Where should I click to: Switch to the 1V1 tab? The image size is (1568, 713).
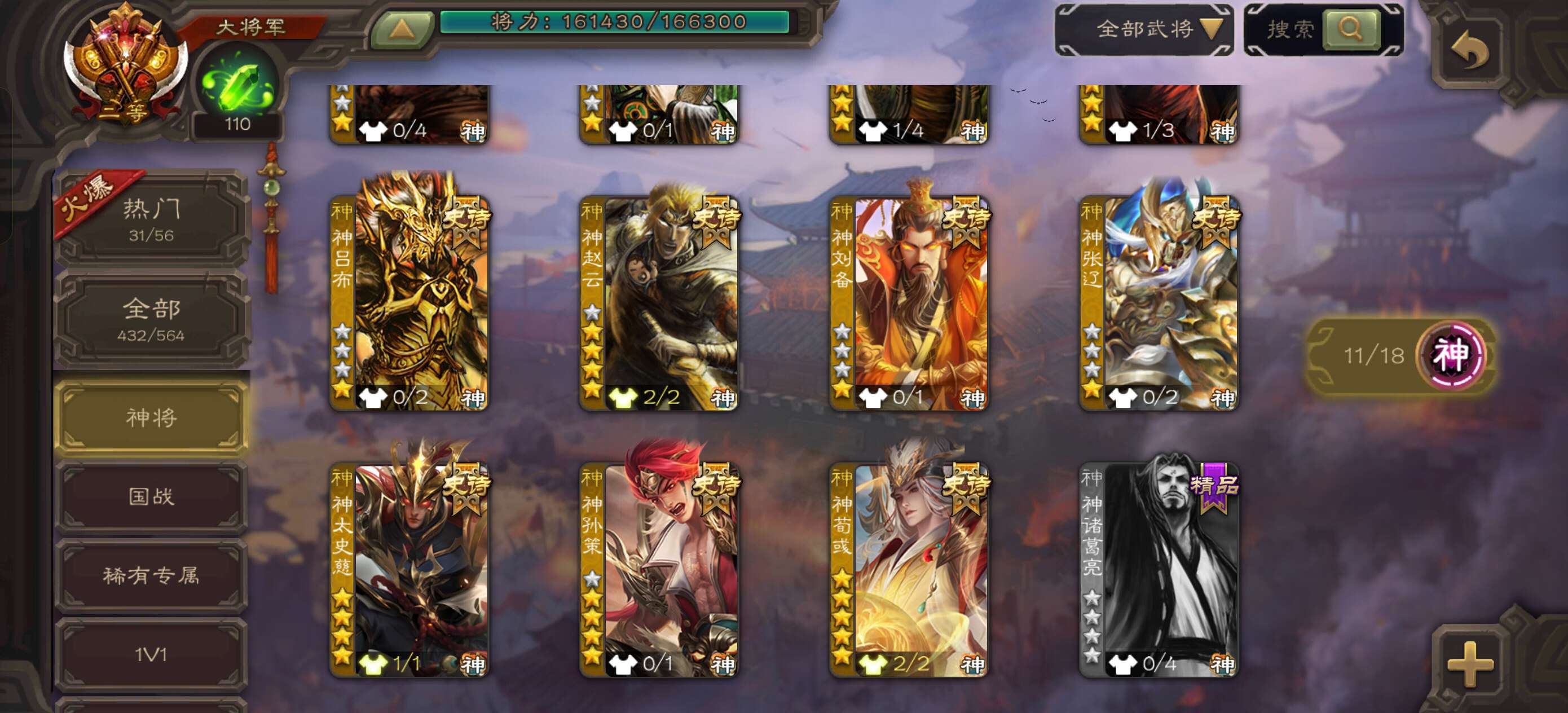(x=152, y=654)
